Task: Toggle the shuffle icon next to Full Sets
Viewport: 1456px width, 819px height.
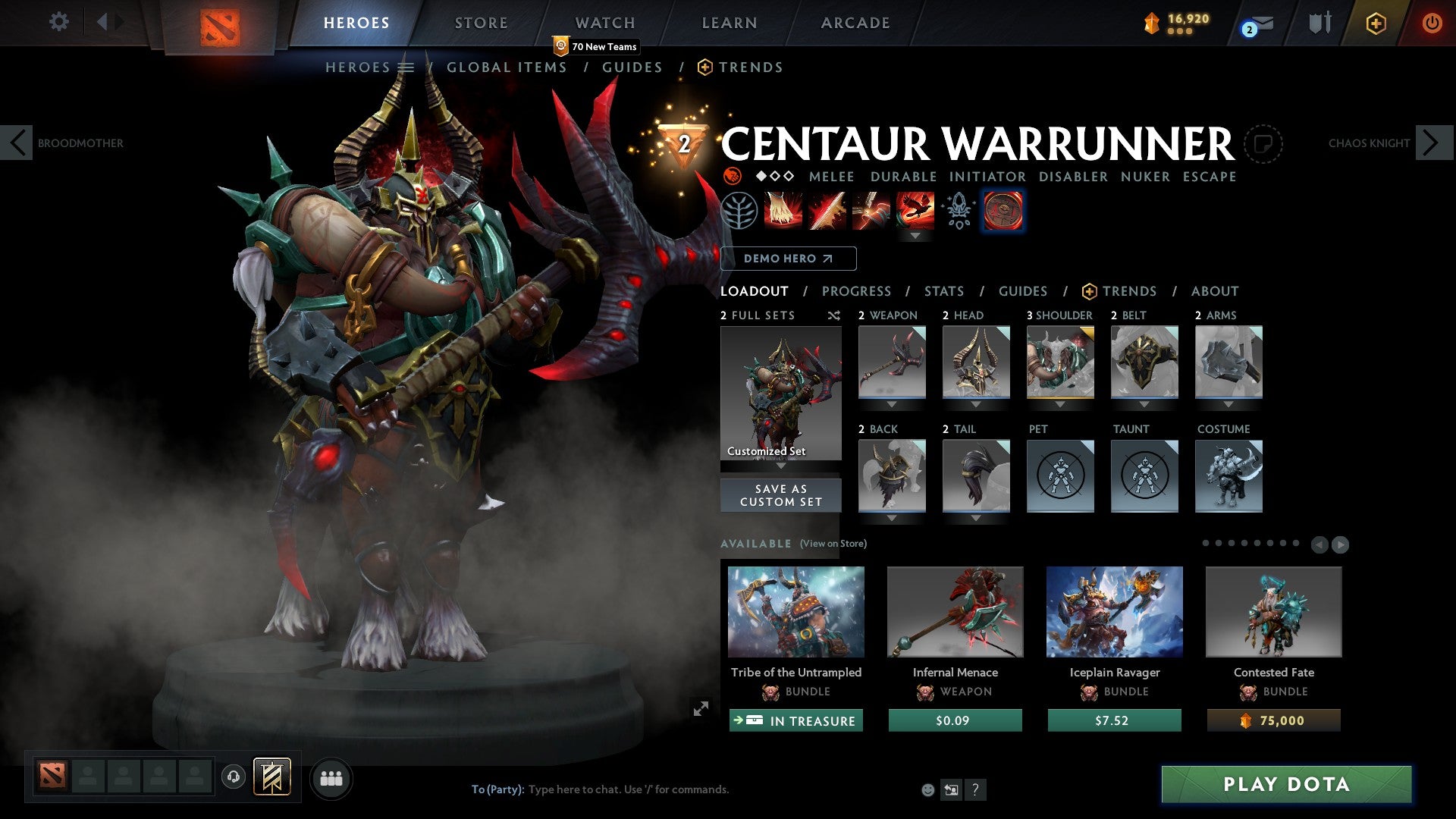Action: pos(834,316)
